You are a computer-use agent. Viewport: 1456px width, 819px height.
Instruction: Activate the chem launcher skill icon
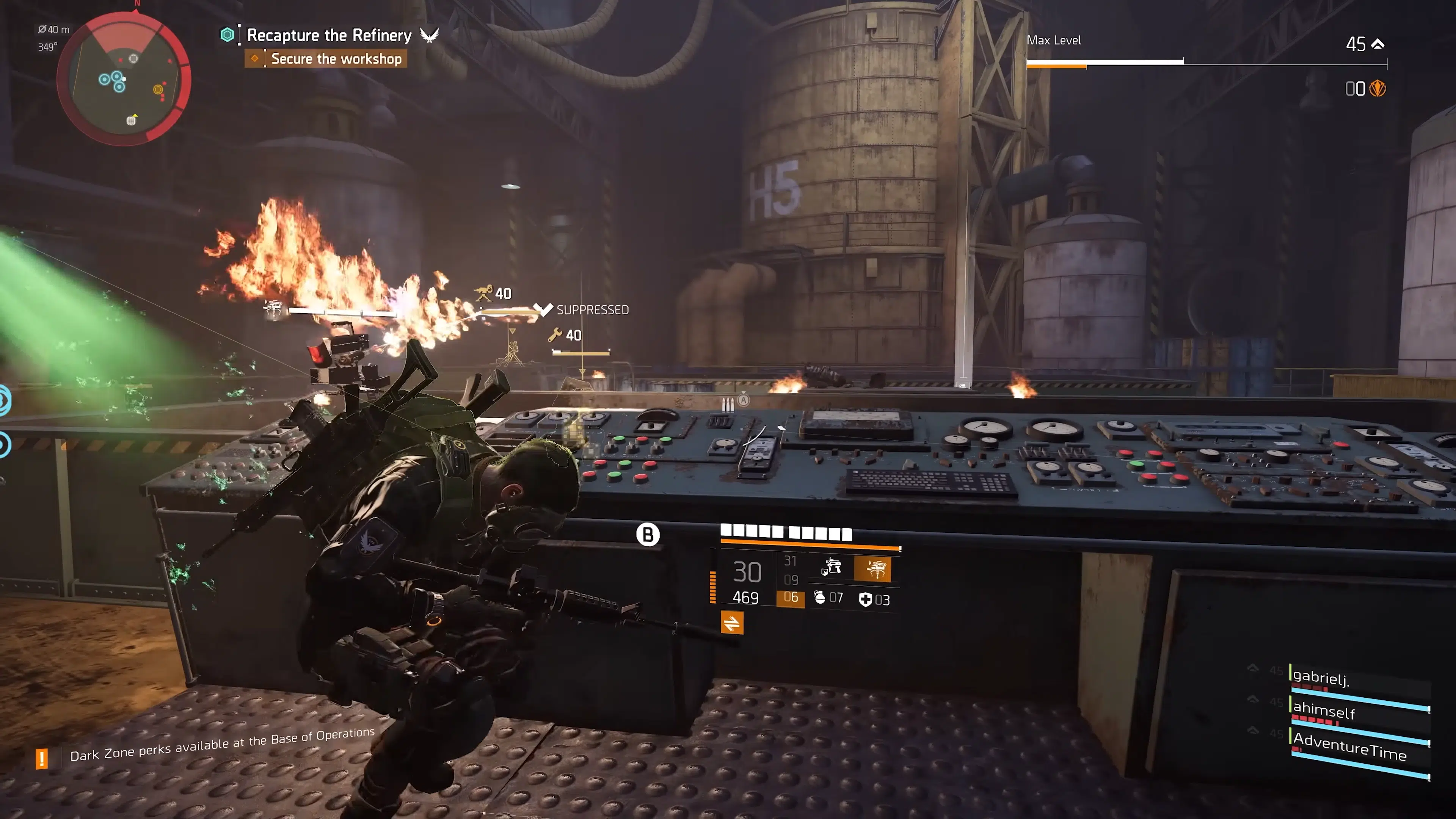click(831, 567)
